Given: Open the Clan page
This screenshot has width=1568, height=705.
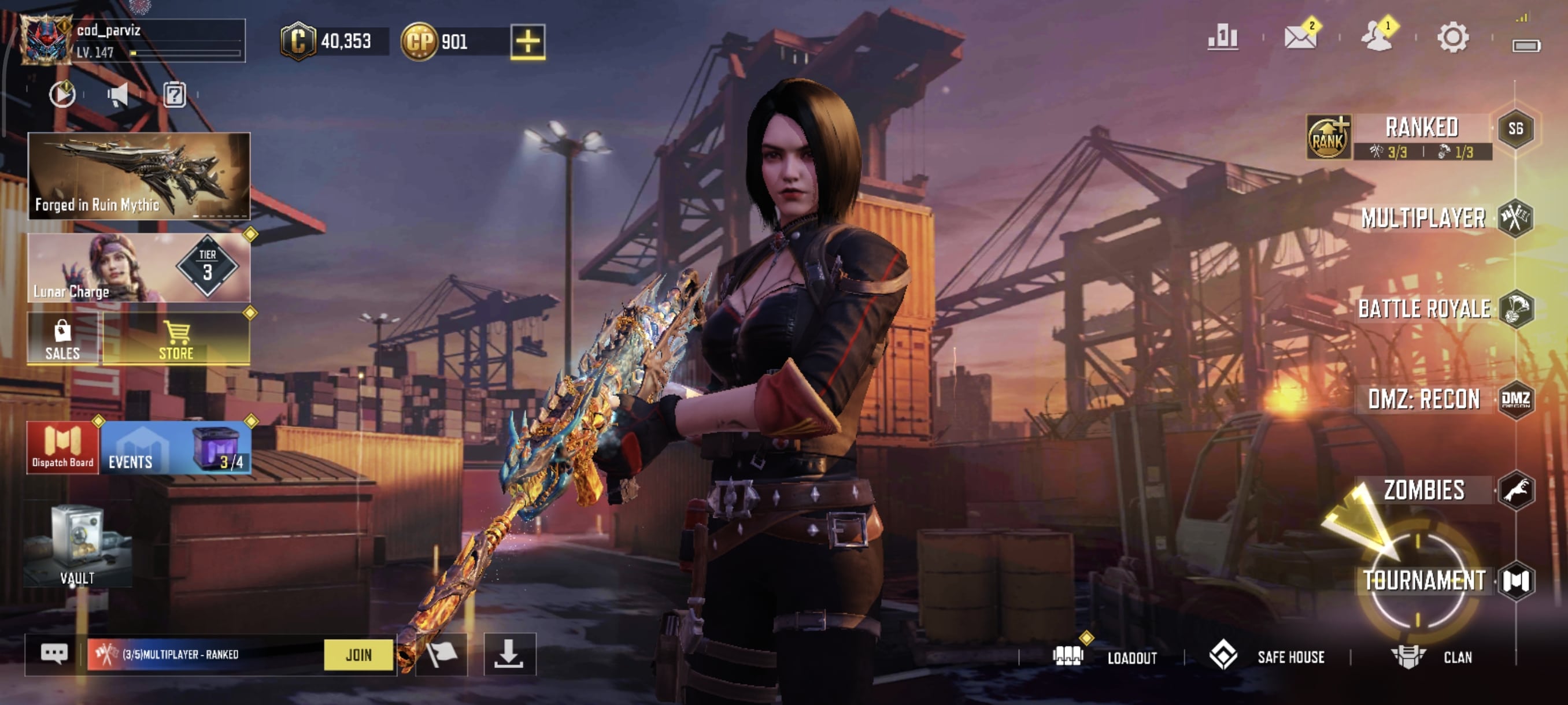Looking at the screenshot, I should coord(1456,658).
